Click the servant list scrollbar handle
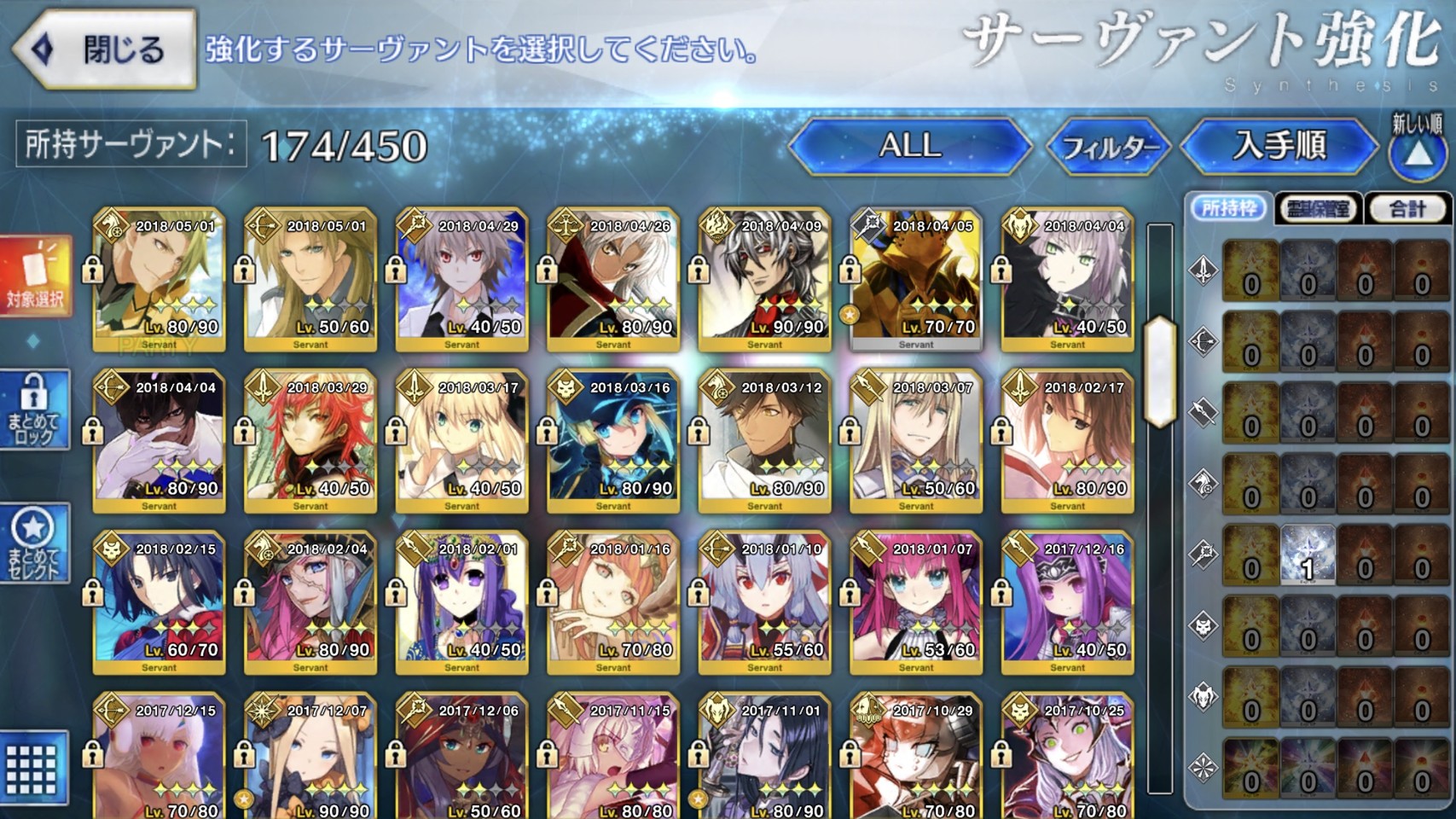Viewport: 1456px width, 819px height. point(1160,371)
